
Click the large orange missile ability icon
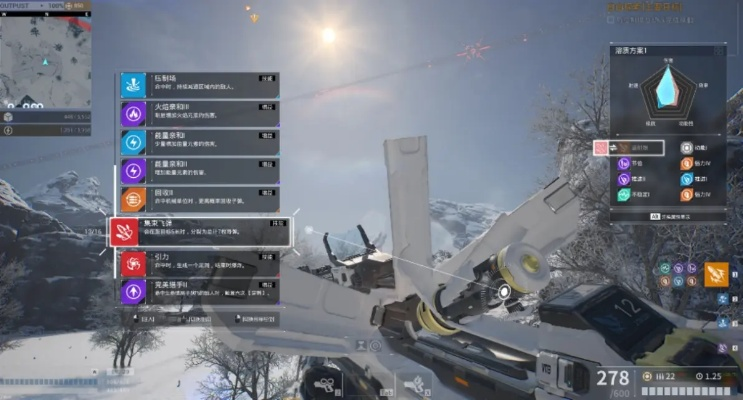tap(716, 272)
